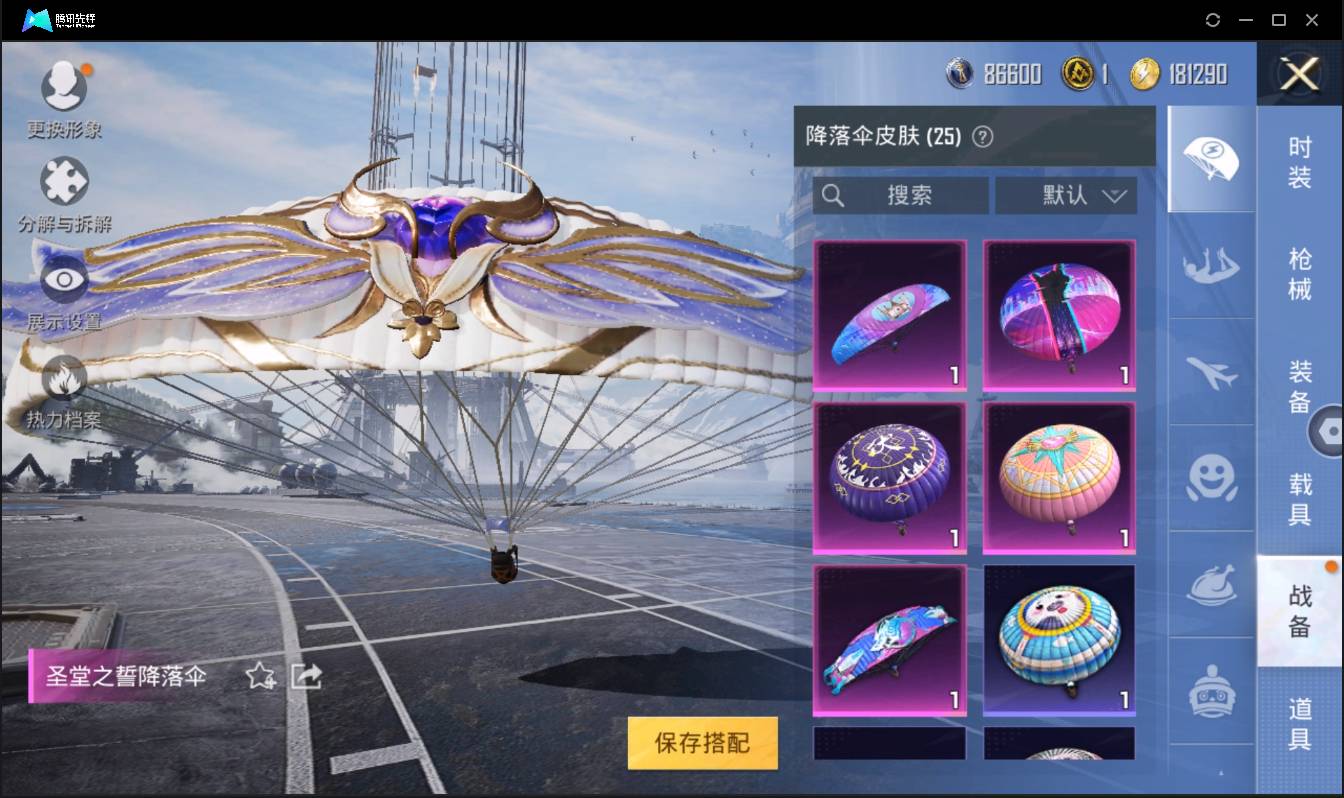Select the pink anime parachute skin thumbnail
The height and width of the screenshot is (798, 1344).
[x=889, y=315]
